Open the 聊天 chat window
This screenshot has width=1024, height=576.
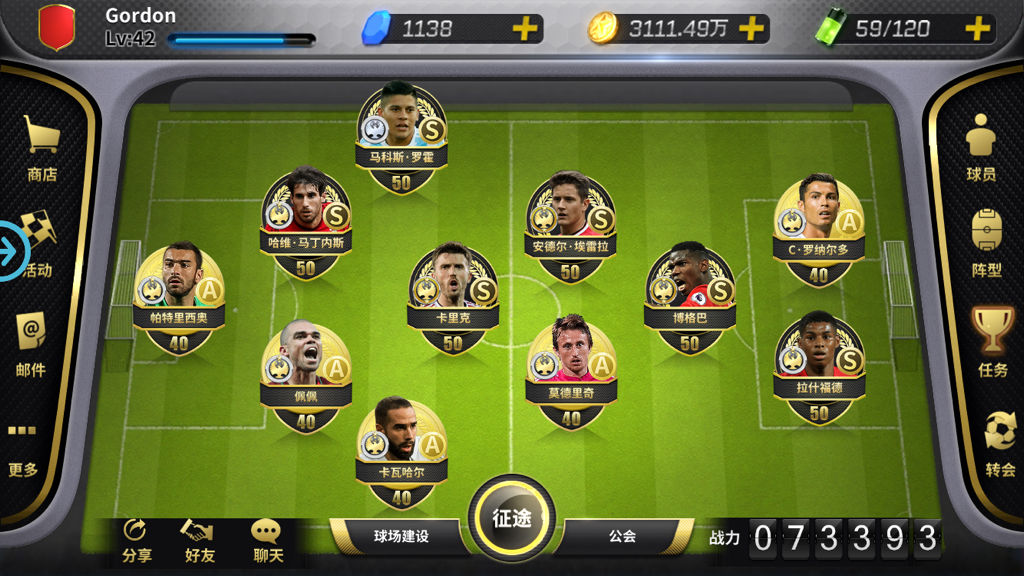coord(267,541)
